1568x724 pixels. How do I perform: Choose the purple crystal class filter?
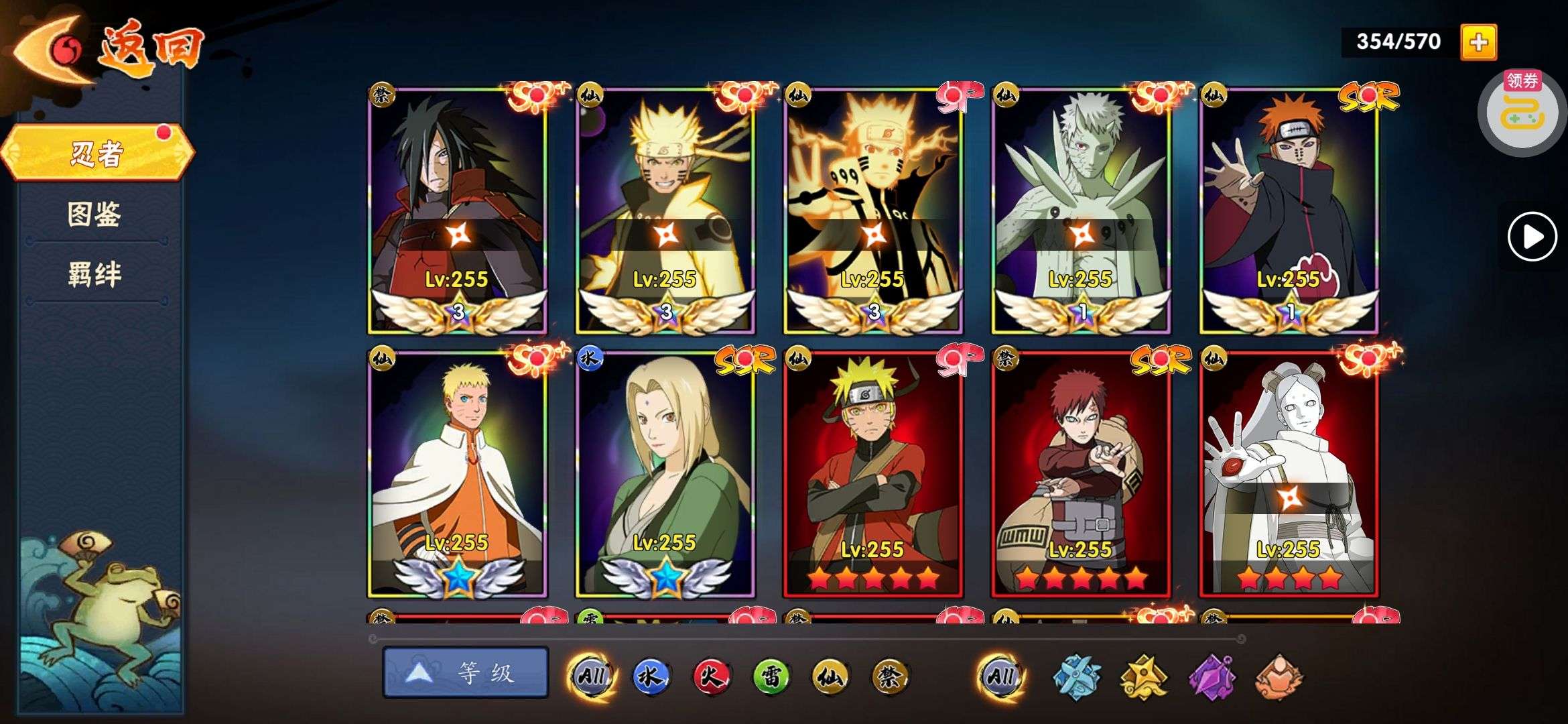click(x=1212, y=676)
